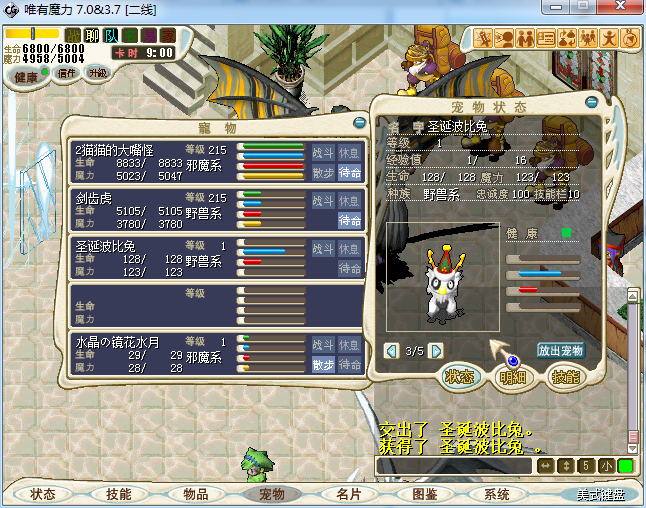
Task: Click 放出宠物 to release the pet
Action: tap(560, 350)
